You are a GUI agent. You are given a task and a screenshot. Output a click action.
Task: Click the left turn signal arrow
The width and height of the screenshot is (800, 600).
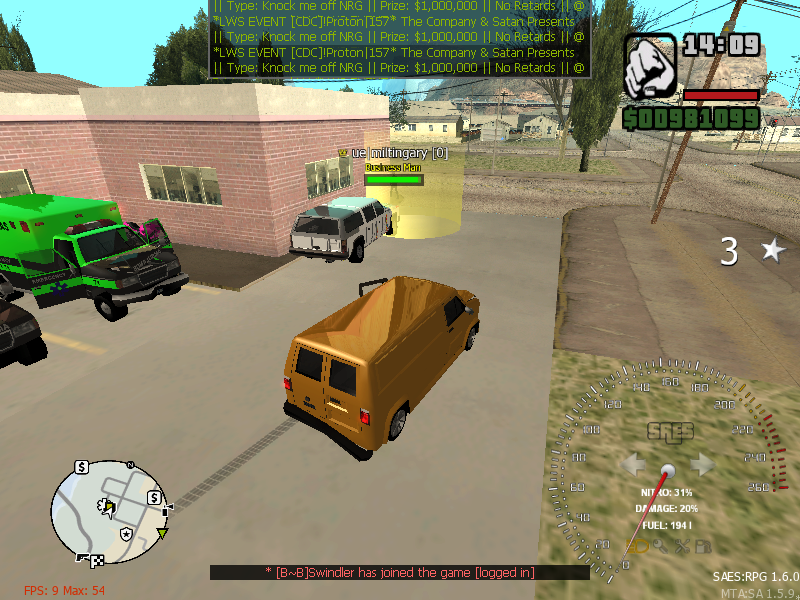pyautogui.click(x=634, y=464)
